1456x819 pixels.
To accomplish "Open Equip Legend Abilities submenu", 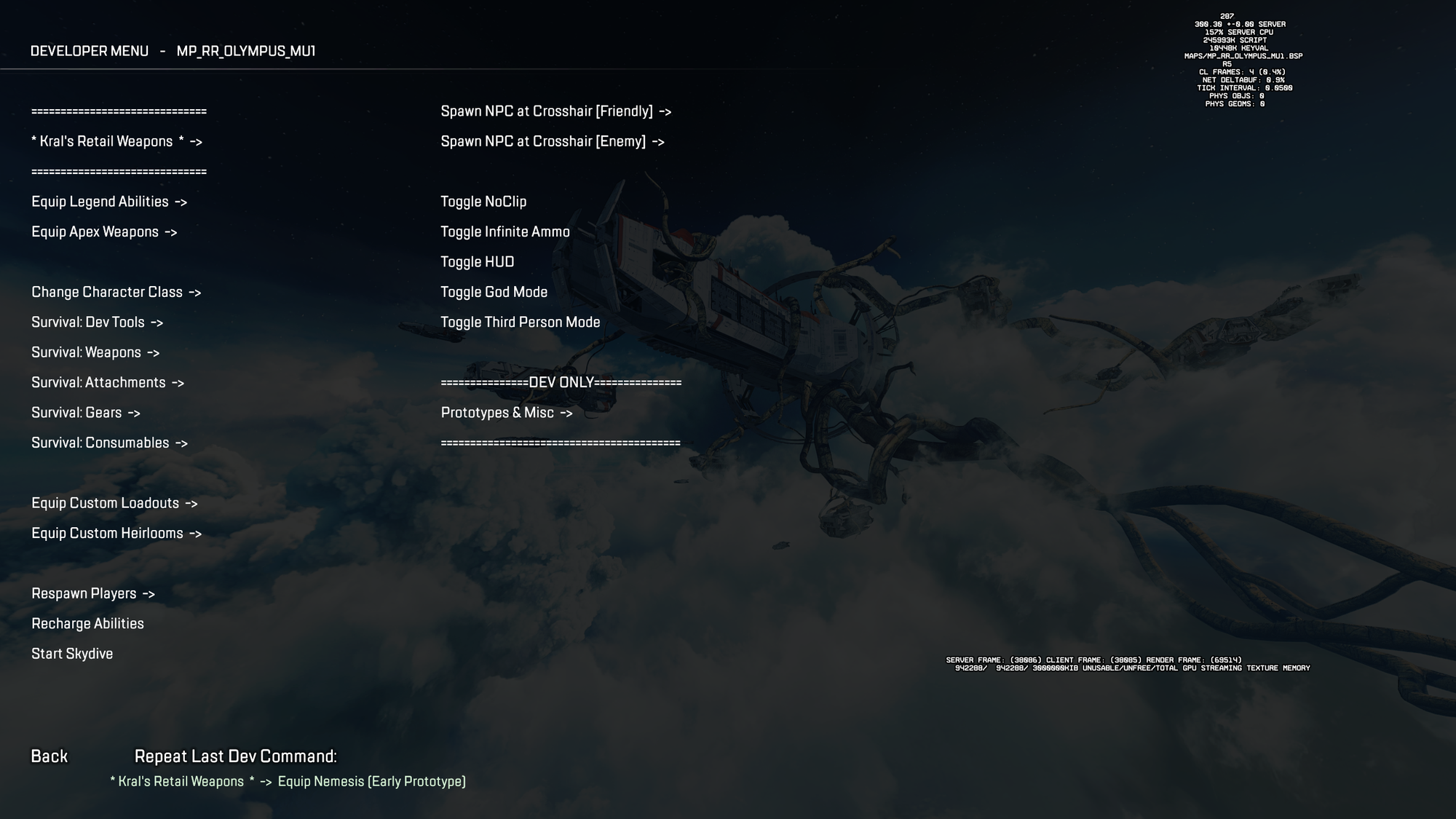I will pos(109,202).
